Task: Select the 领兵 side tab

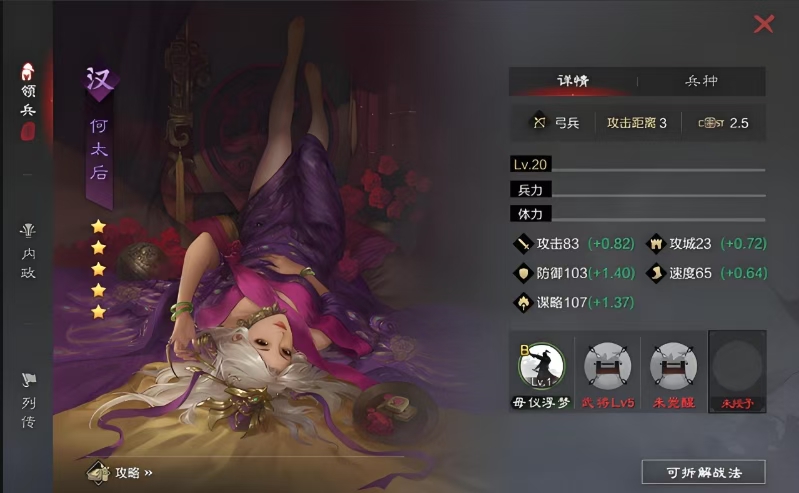Action: click(x=28, y=100)
